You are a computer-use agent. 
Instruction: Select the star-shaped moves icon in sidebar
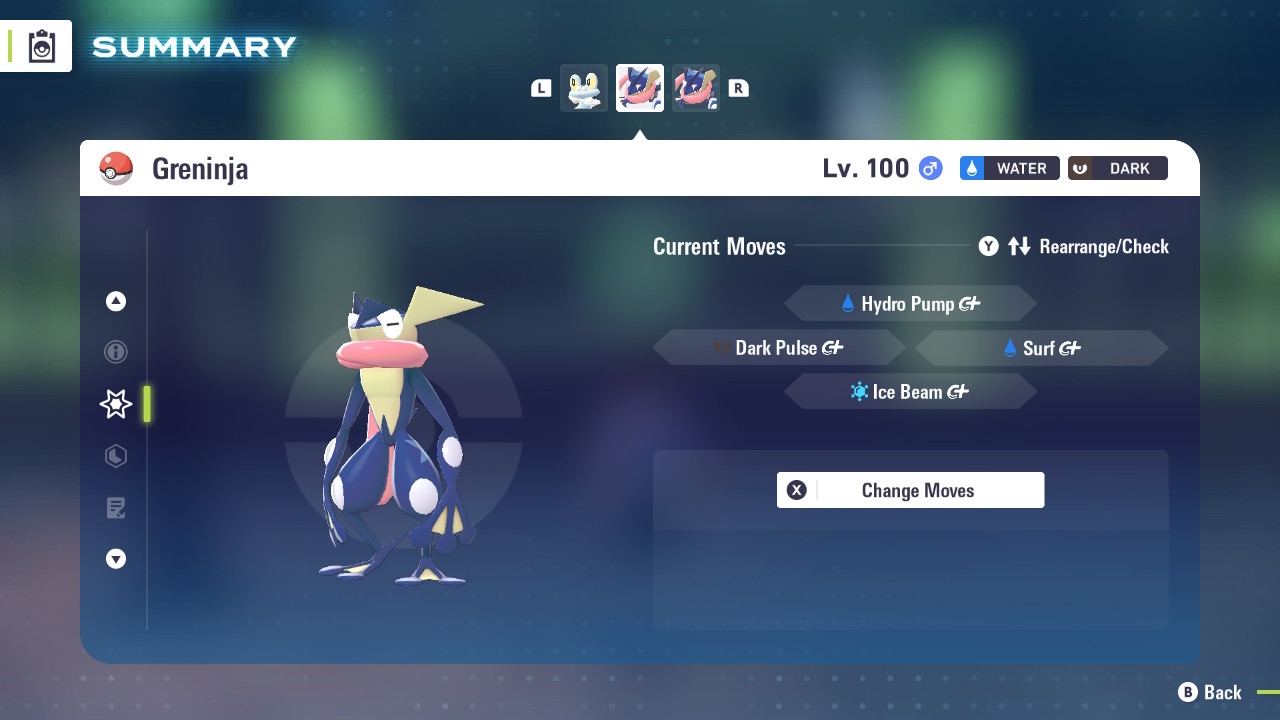[115, 404]
